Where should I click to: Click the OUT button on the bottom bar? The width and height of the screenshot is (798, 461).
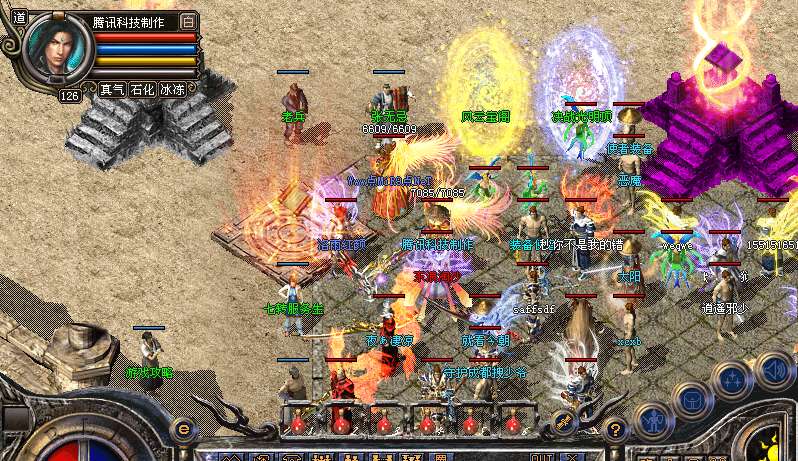pyautogui.click(x=542, y=453)
